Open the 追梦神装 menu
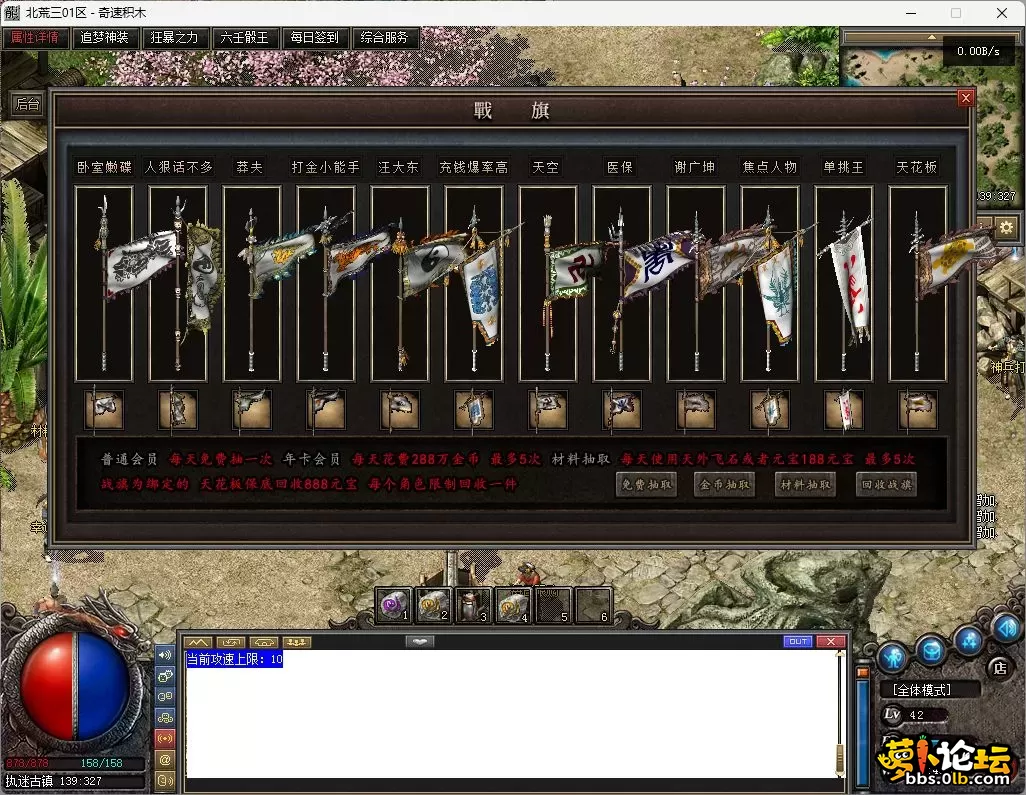This screenshot has width=1026, height=795. click(105, 38)
